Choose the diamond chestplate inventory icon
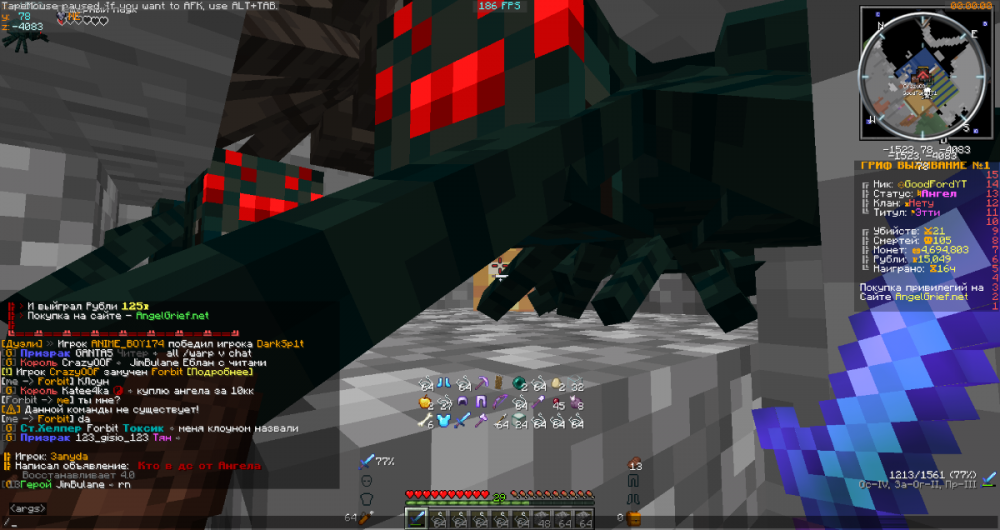Image resolution: width=1000 pixels, height=530 pixels. click(443, 421)
